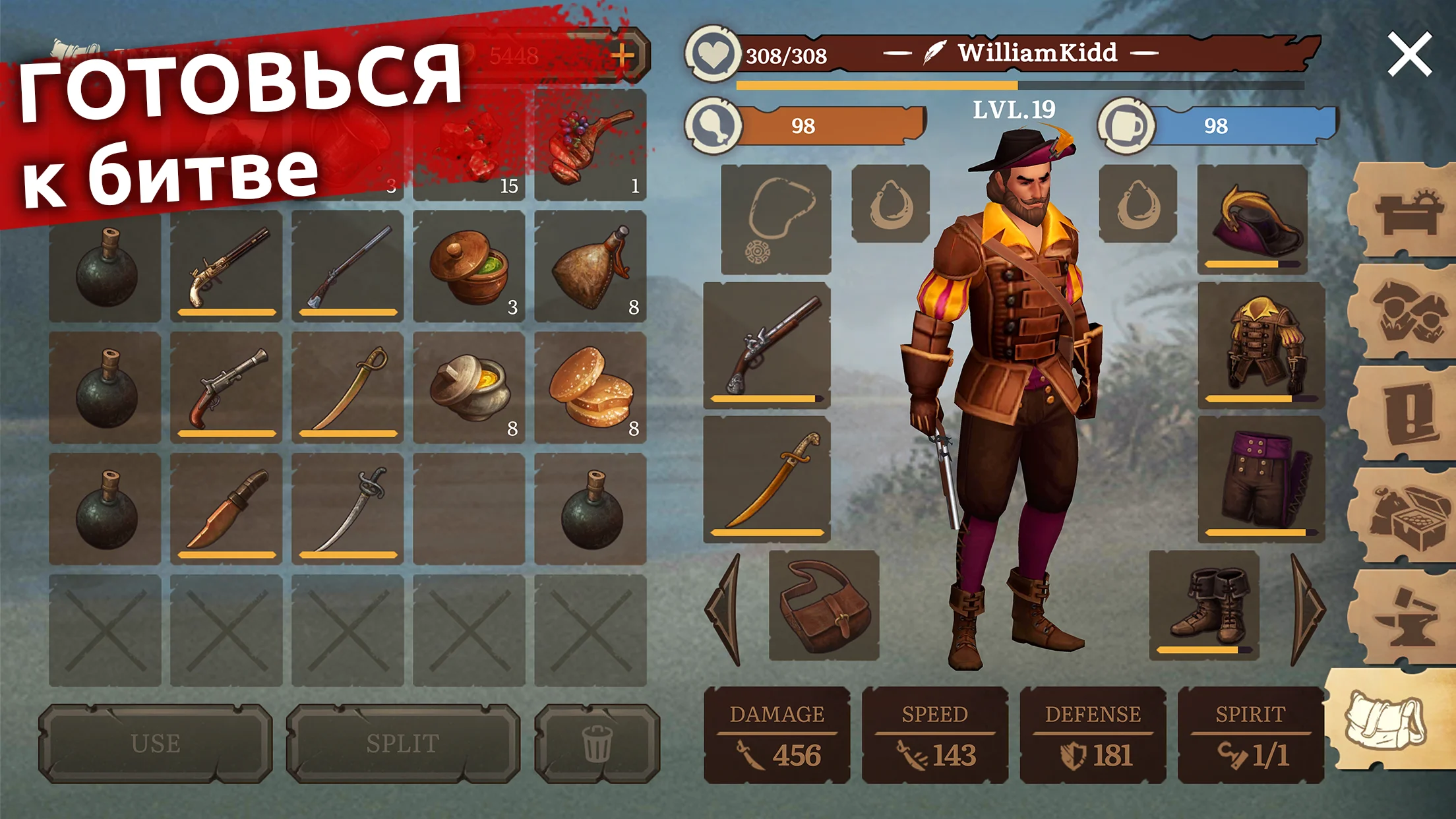1456x819 pixels.
Task: Open the treasure chest tab
Action: (1406, 516)
